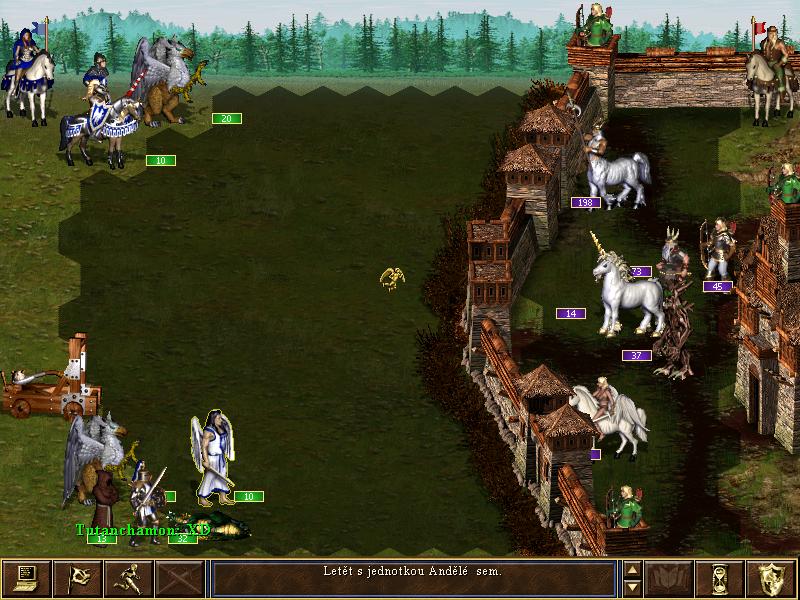Retreat from battle with the running man button
The width and height of the screenshot is (800, 600).
(129, 578)
